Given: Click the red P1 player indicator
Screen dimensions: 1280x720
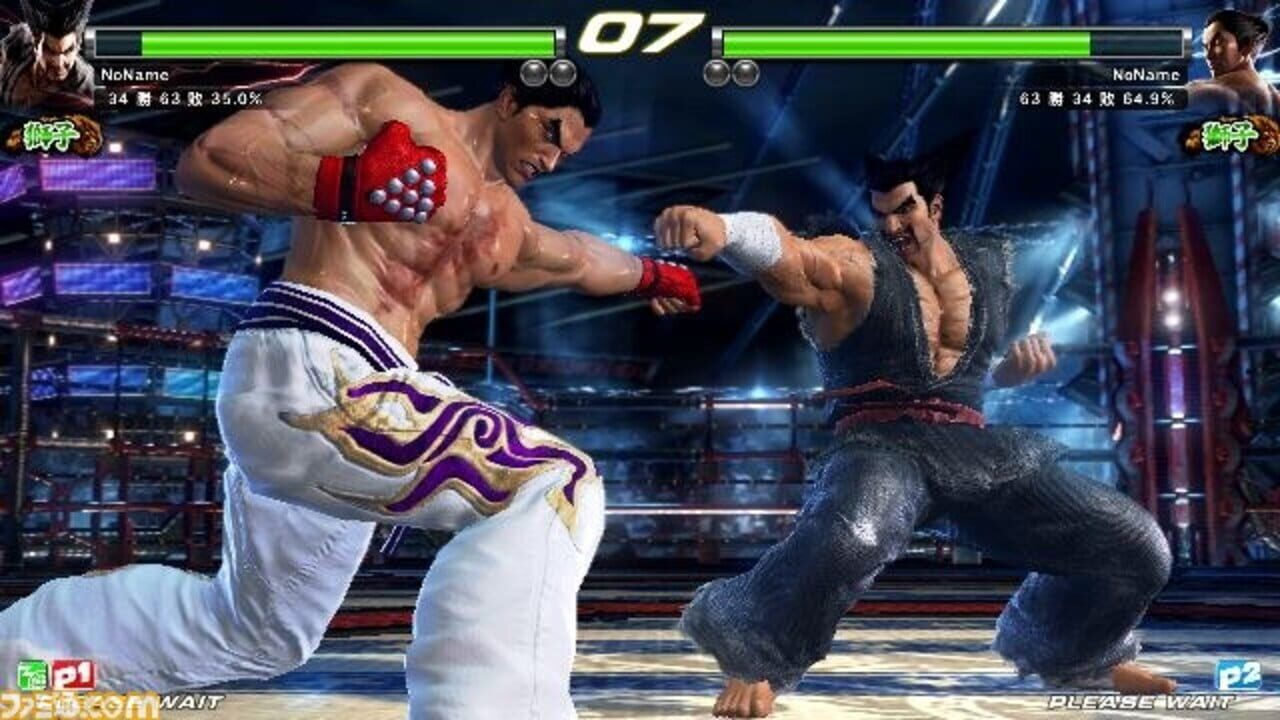Looking at the screenshot, I should [x=72, y=674].
